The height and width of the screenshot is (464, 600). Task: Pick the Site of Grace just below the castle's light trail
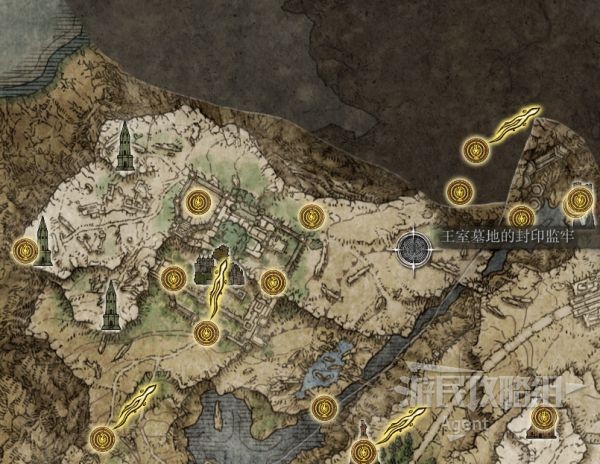click(x=205, y=333)
